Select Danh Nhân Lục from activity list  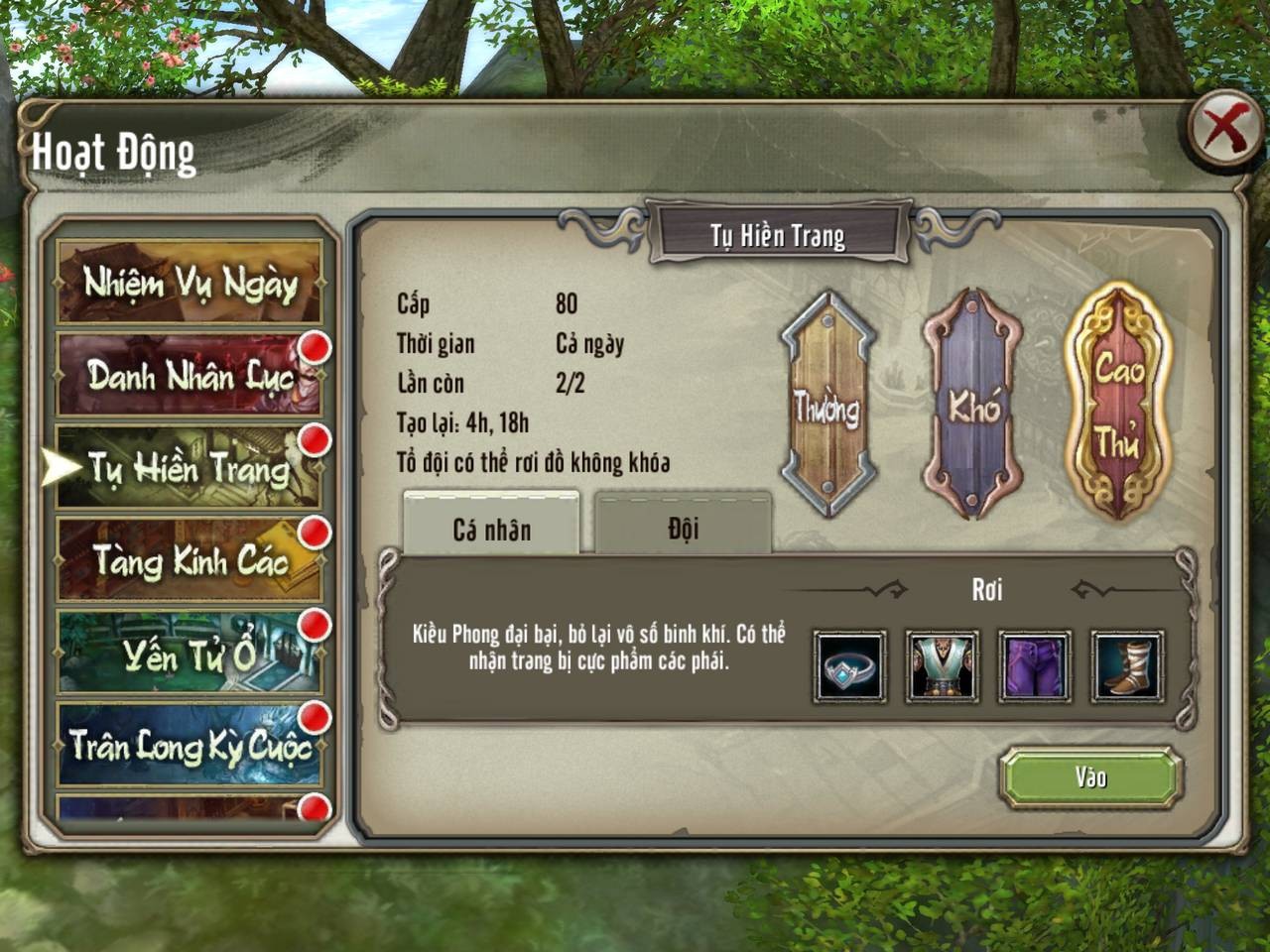189,375
